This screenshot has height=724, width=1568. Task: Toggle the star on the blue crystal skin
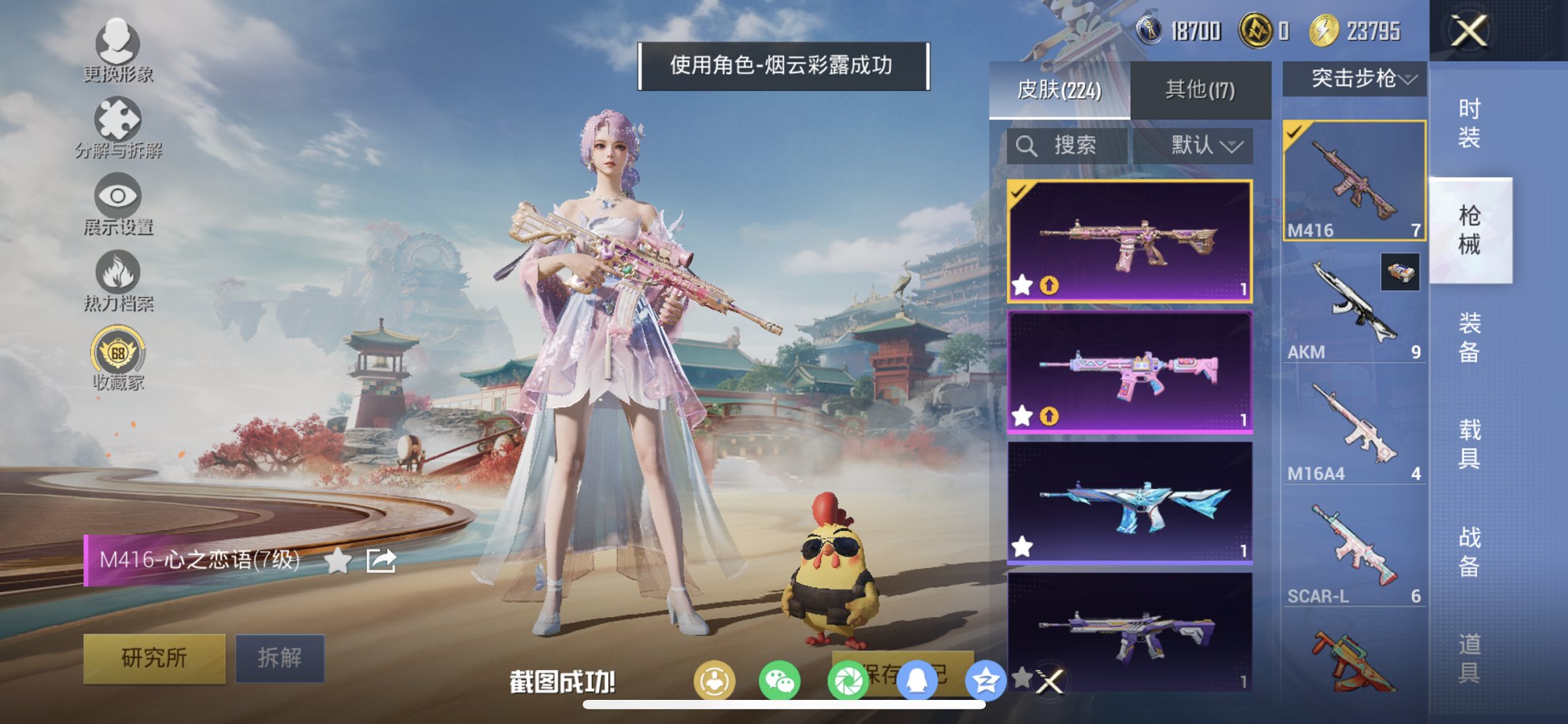1023,545
